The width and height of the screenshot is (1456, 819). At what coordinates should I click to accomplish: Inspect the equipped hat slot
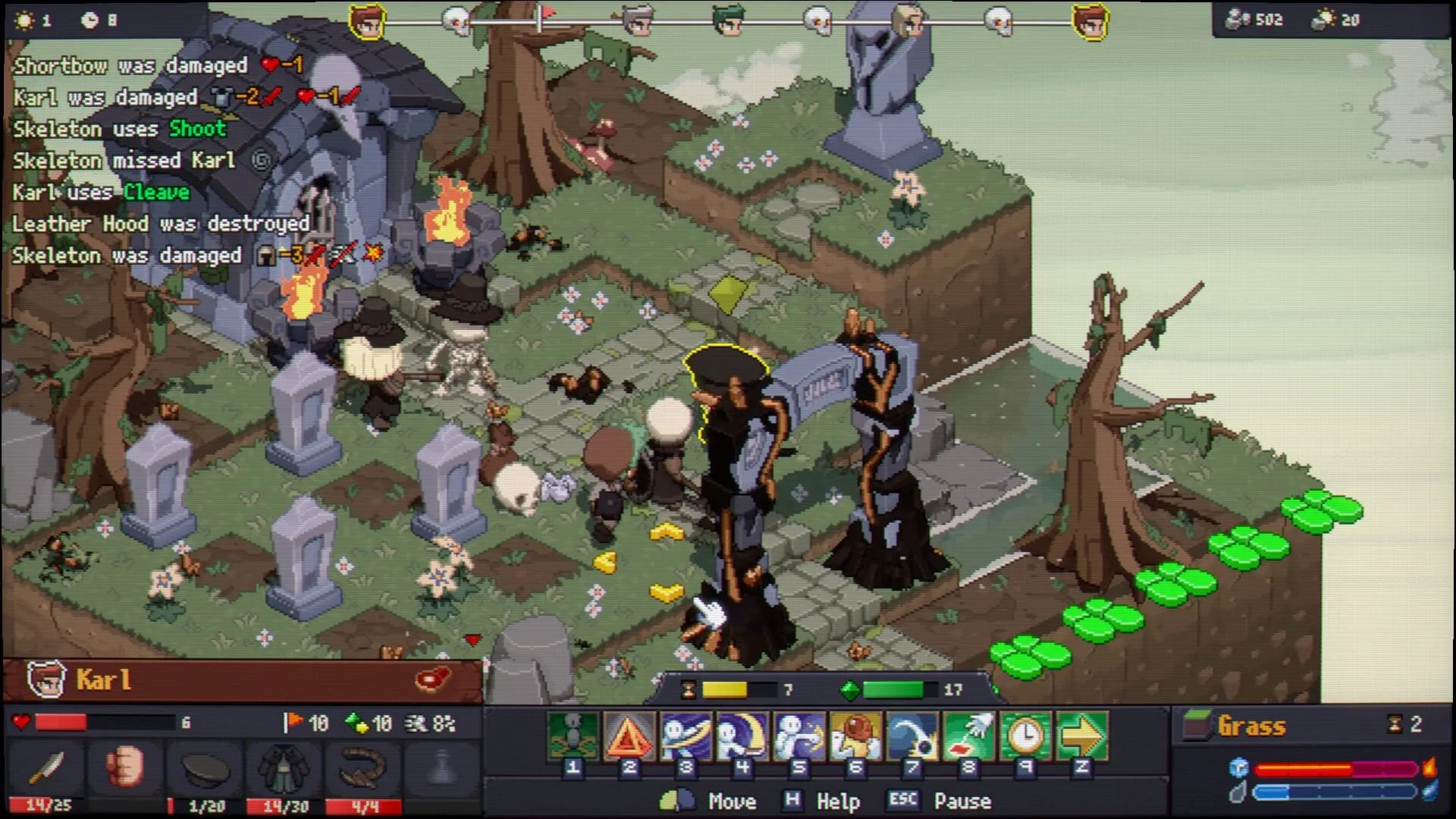click(x=205, y=767)
